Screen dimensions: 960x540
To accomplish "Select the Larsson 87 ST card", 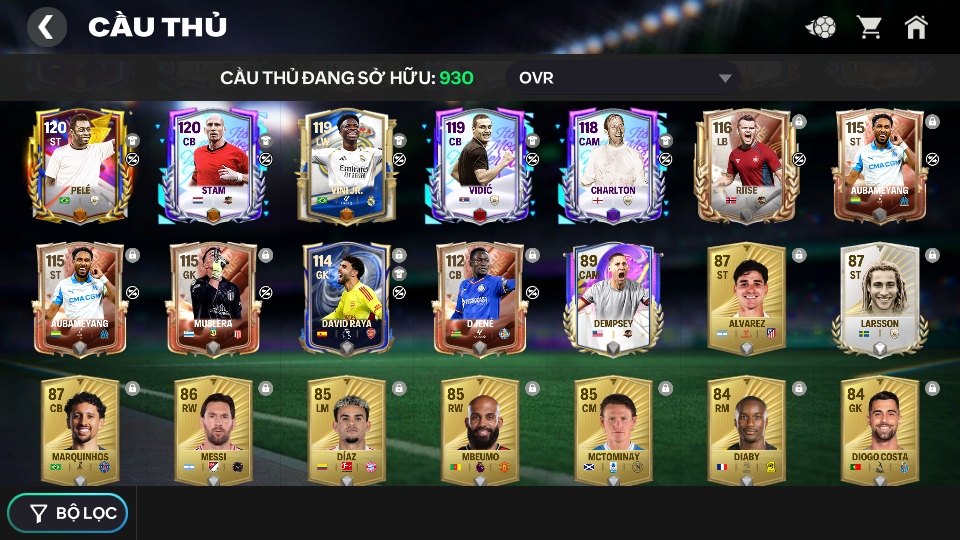I will coord(878,298).
